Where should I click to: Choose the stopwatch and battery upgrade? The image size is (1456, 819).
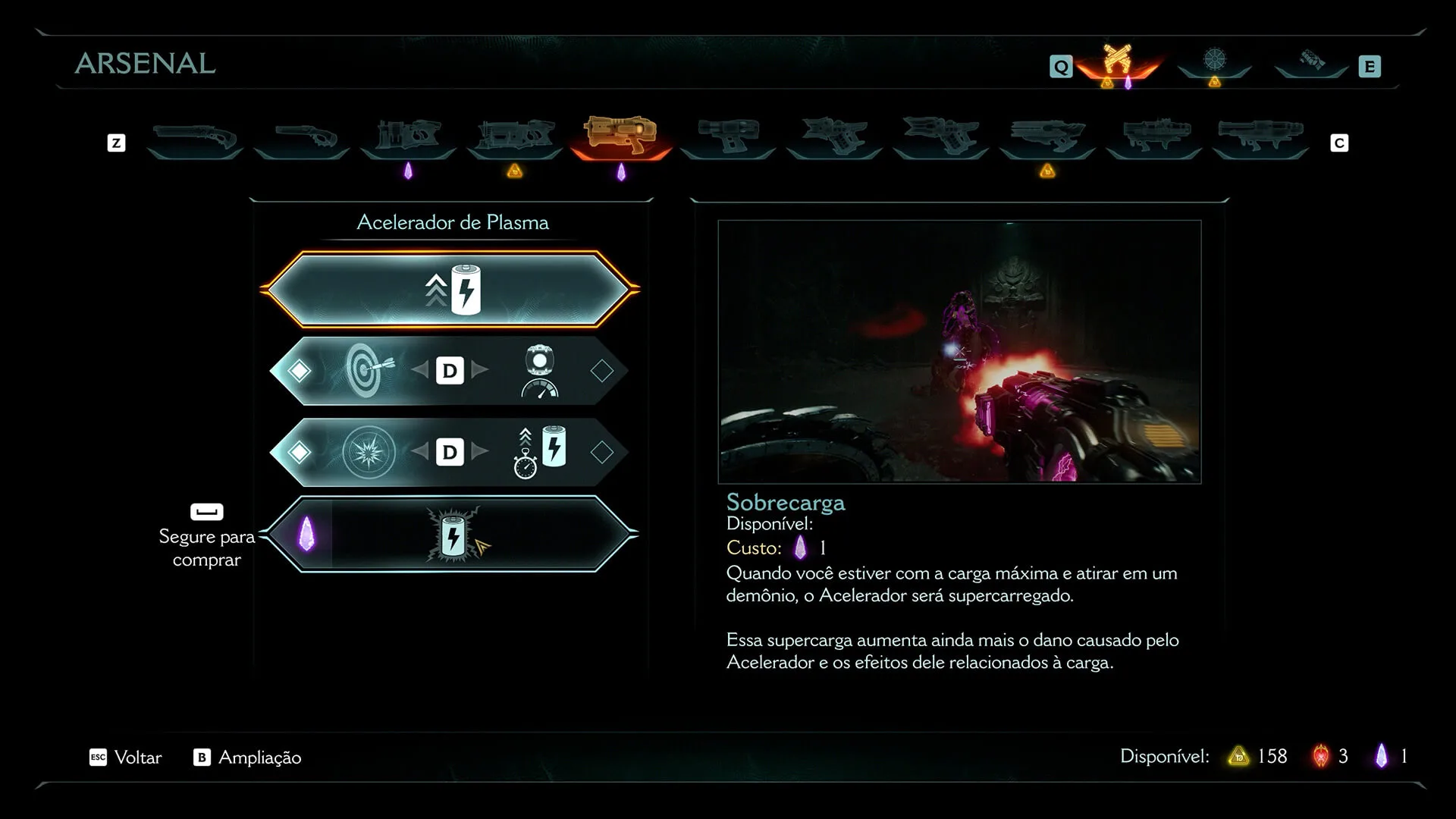(x=541, y=452)
